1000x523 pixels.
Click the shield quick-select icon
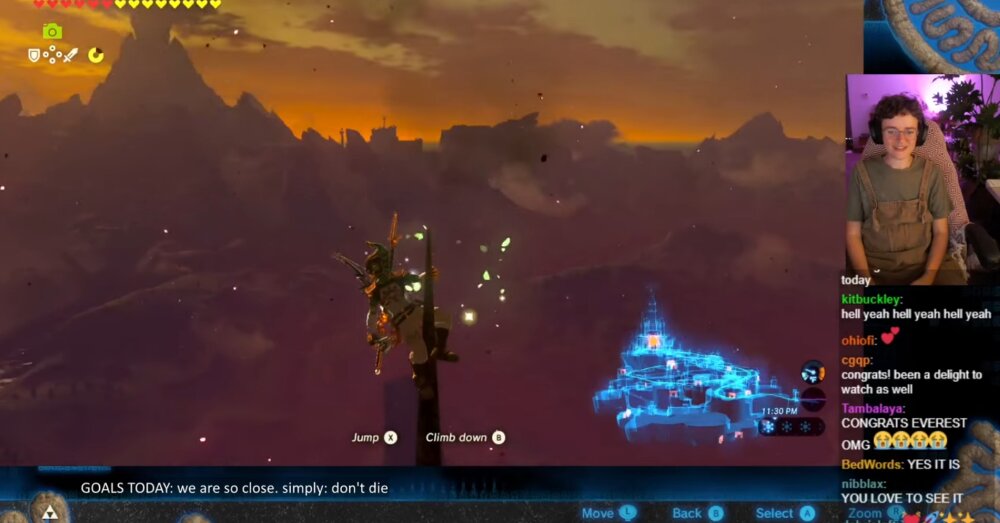34,55
